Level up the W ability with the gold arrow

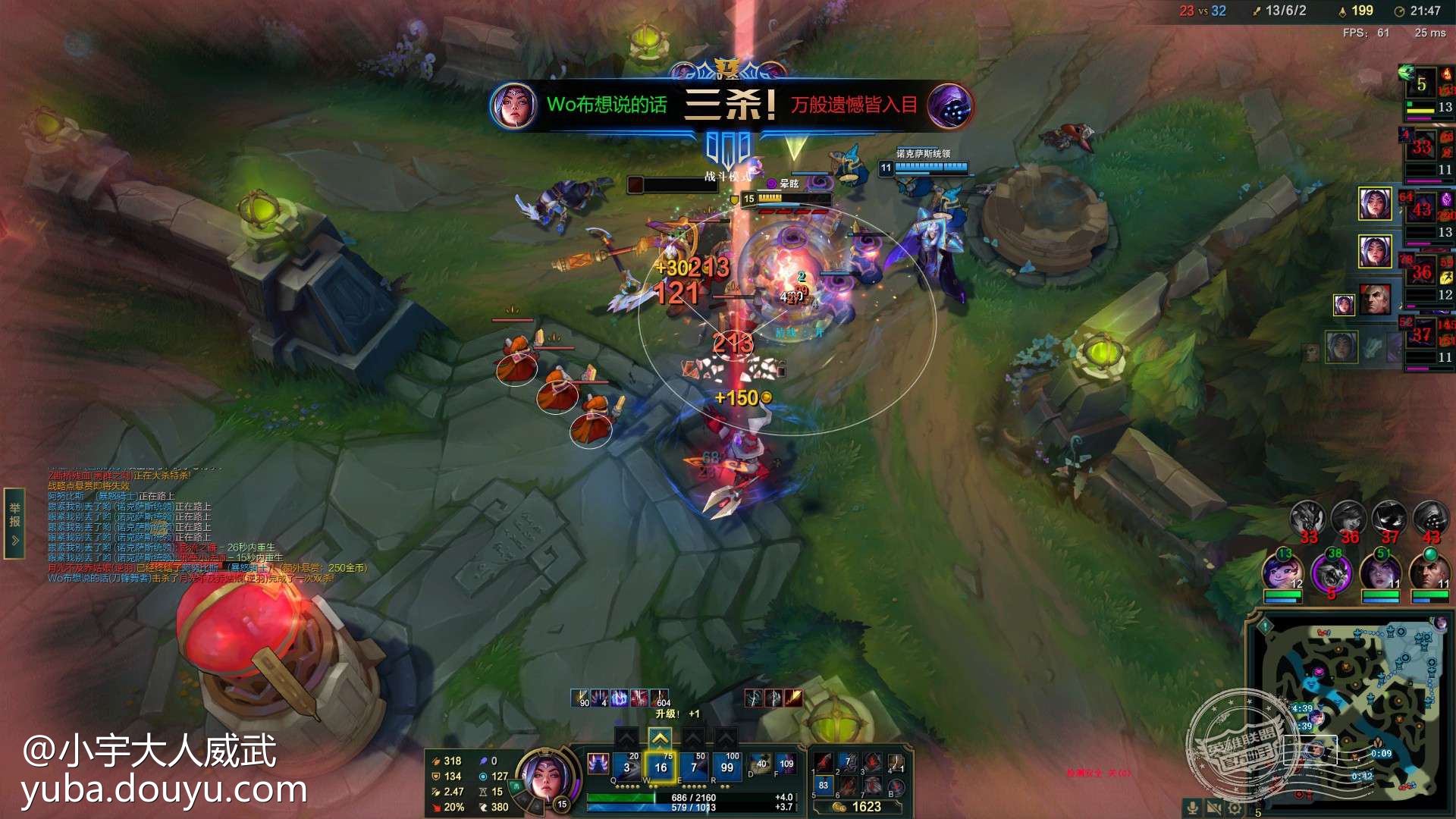point(660,737)
